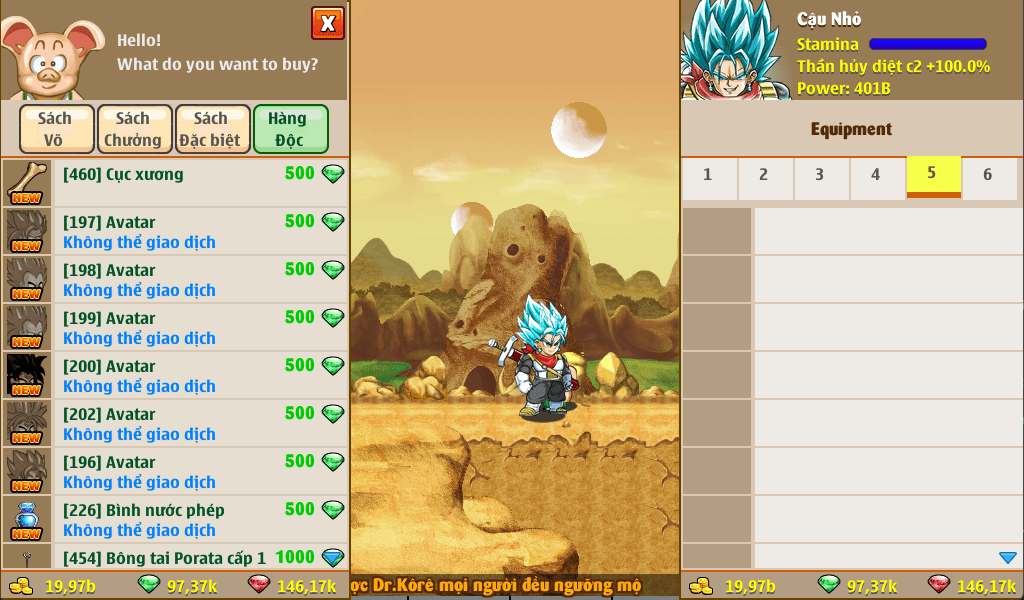The image size is (1024, 600).
Task: Click the [202] Avatar shop entry
Action: pos(175,423)
